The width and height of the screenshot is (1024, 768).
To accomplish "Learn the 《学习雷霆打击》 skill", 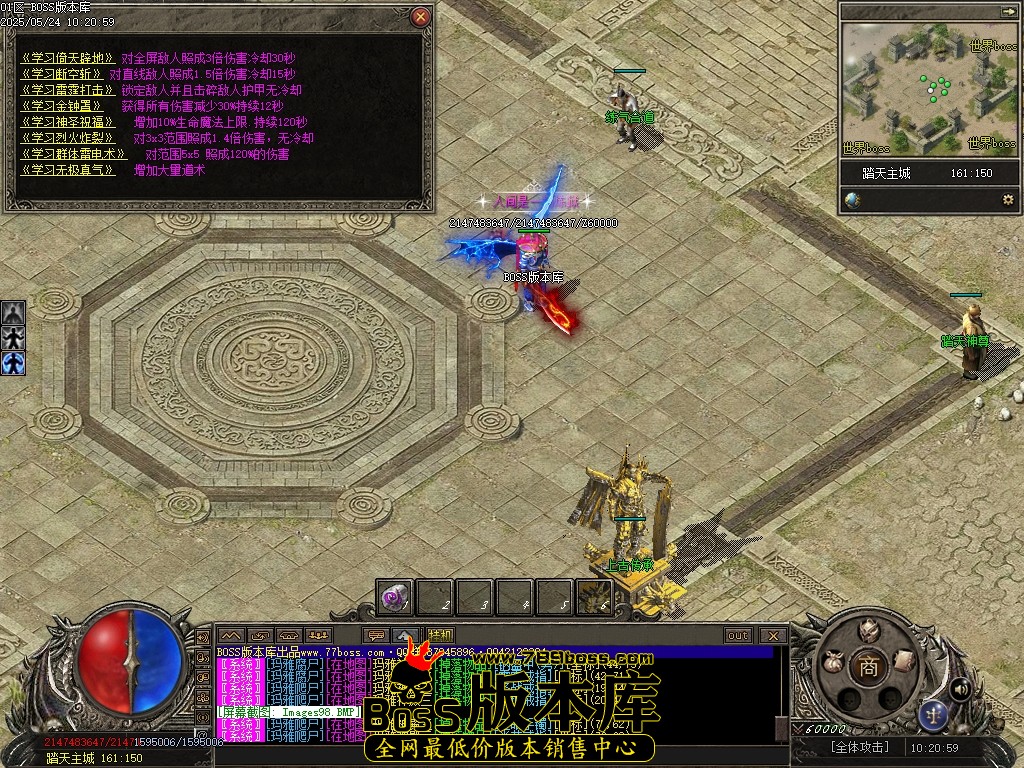I will point(62,90).
